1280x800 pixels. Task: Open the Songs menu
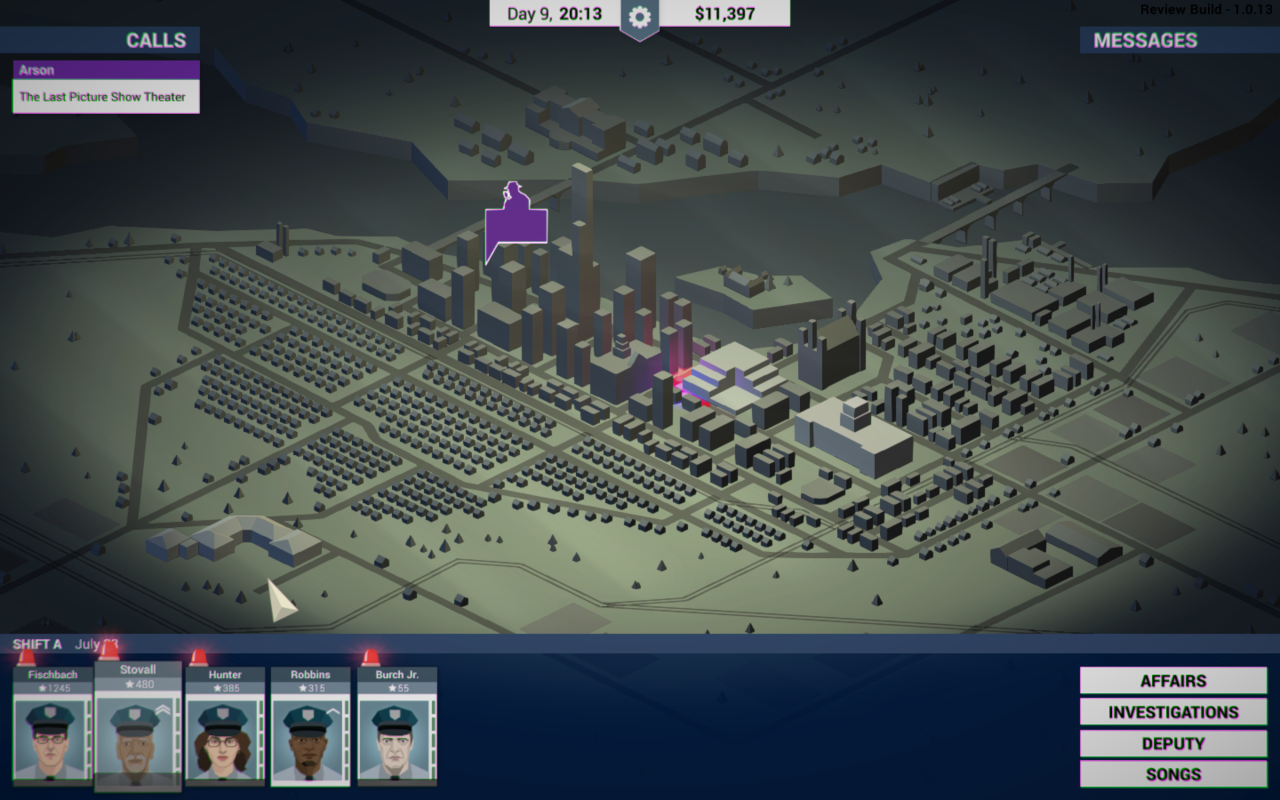pos(1173,774)
